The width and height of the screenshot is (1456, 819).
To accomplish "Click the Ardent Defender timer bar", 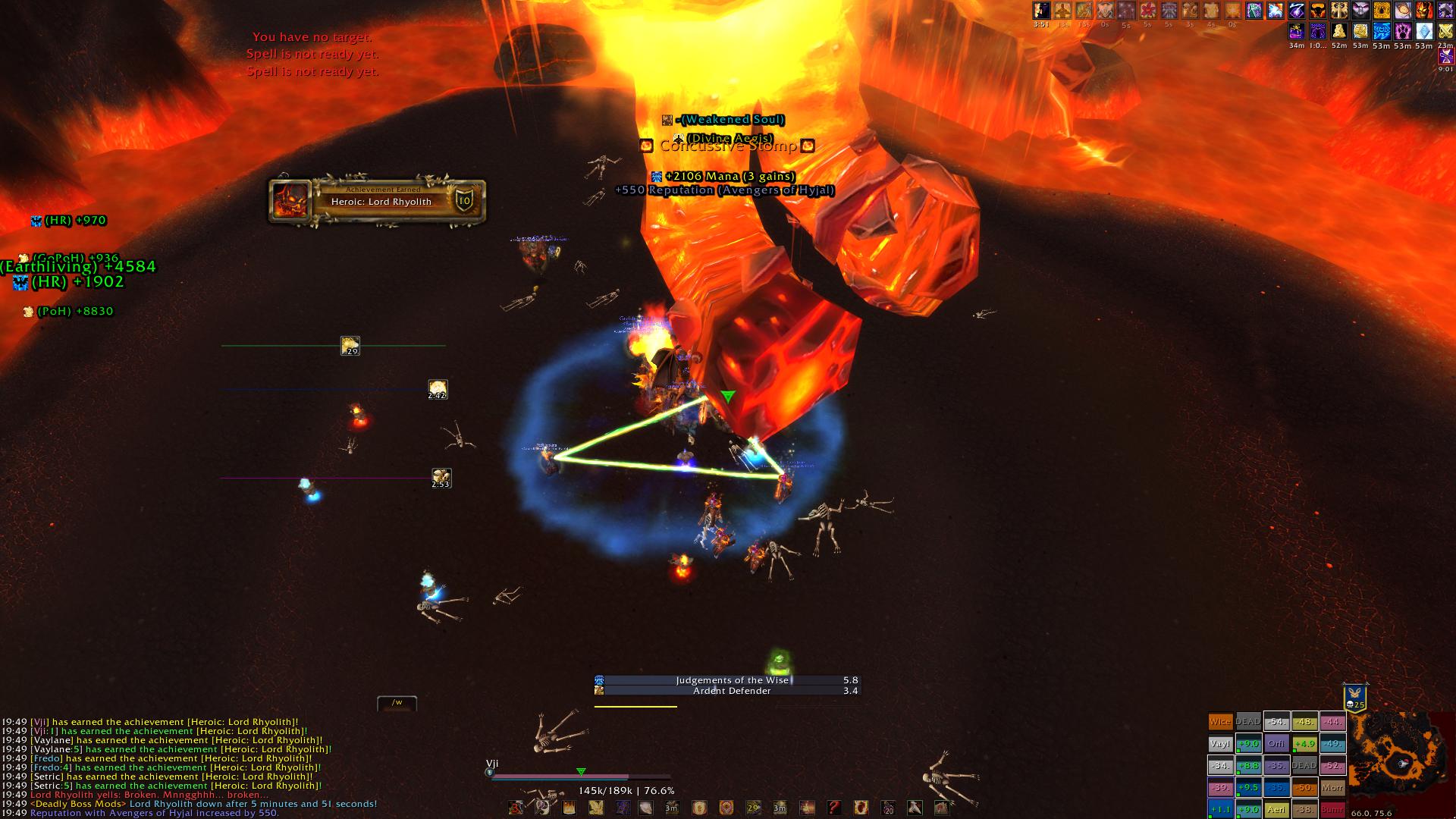I will click(727, 691).
